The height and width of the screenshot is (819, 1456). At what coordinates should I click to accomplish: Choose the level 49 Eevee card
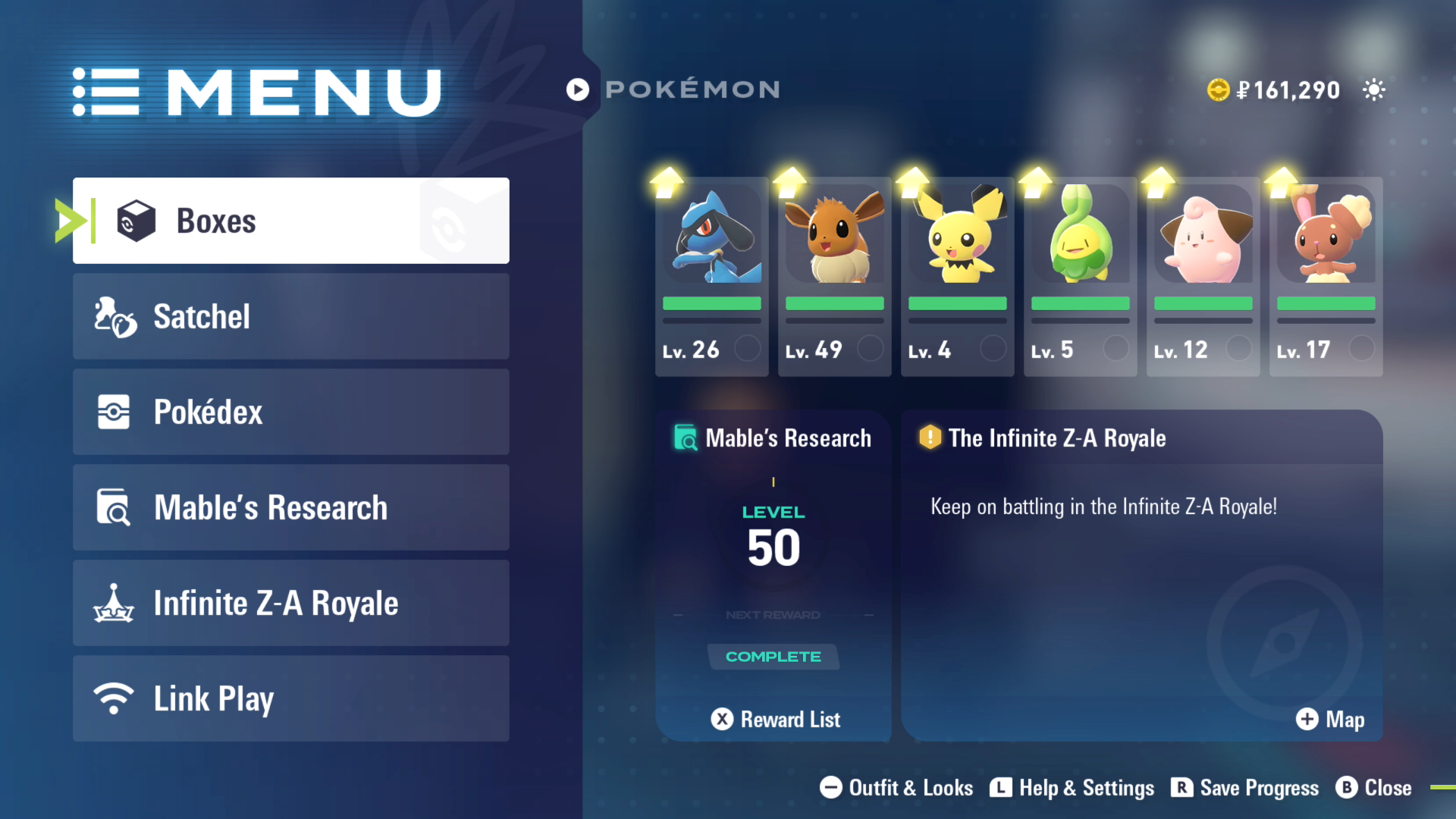click(x=834, y=277)
